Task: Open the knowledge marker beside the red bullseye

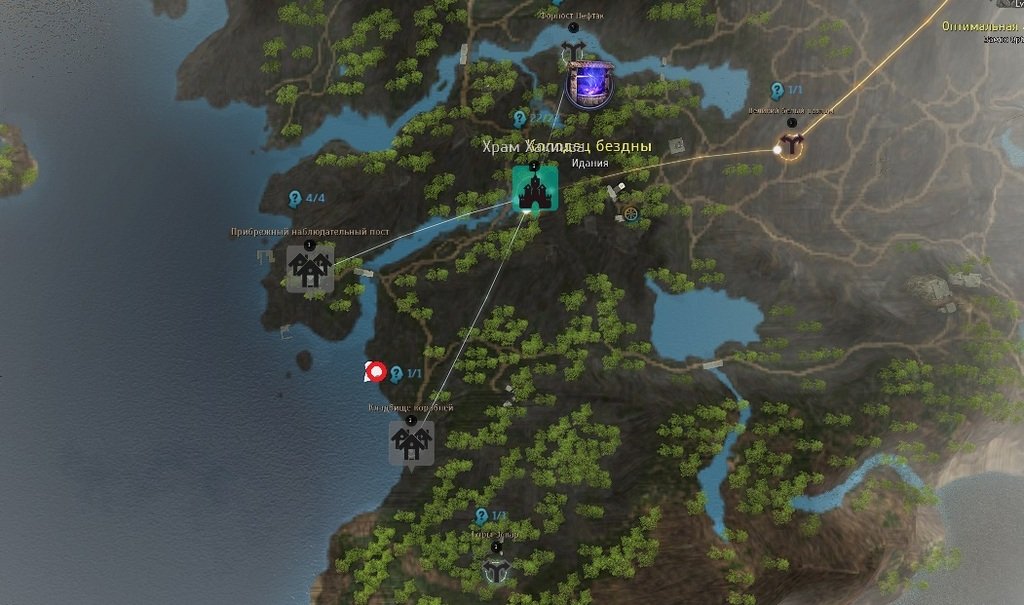Action: point(397,373)
